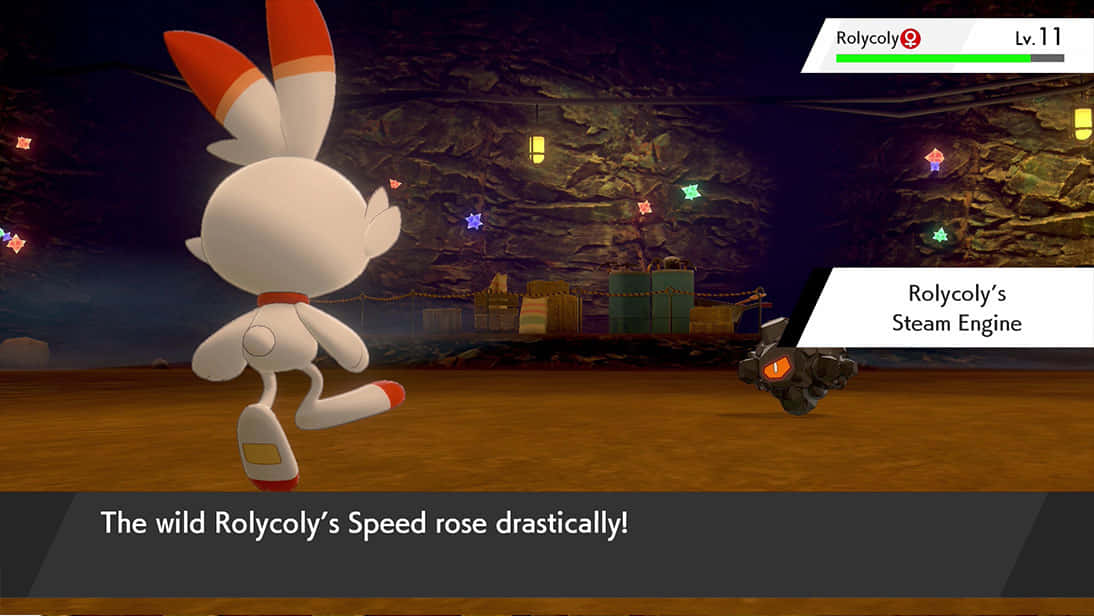Image resolution: width=1094 pixels, height=616 pixels.
Task: Advance the Rolycoly Speed rose battle message
Action: coord(546,541)
